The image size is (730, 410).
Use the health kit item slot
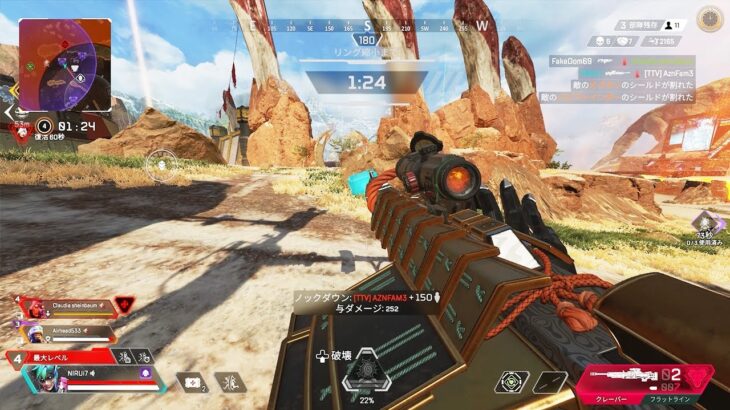point(189,381)
